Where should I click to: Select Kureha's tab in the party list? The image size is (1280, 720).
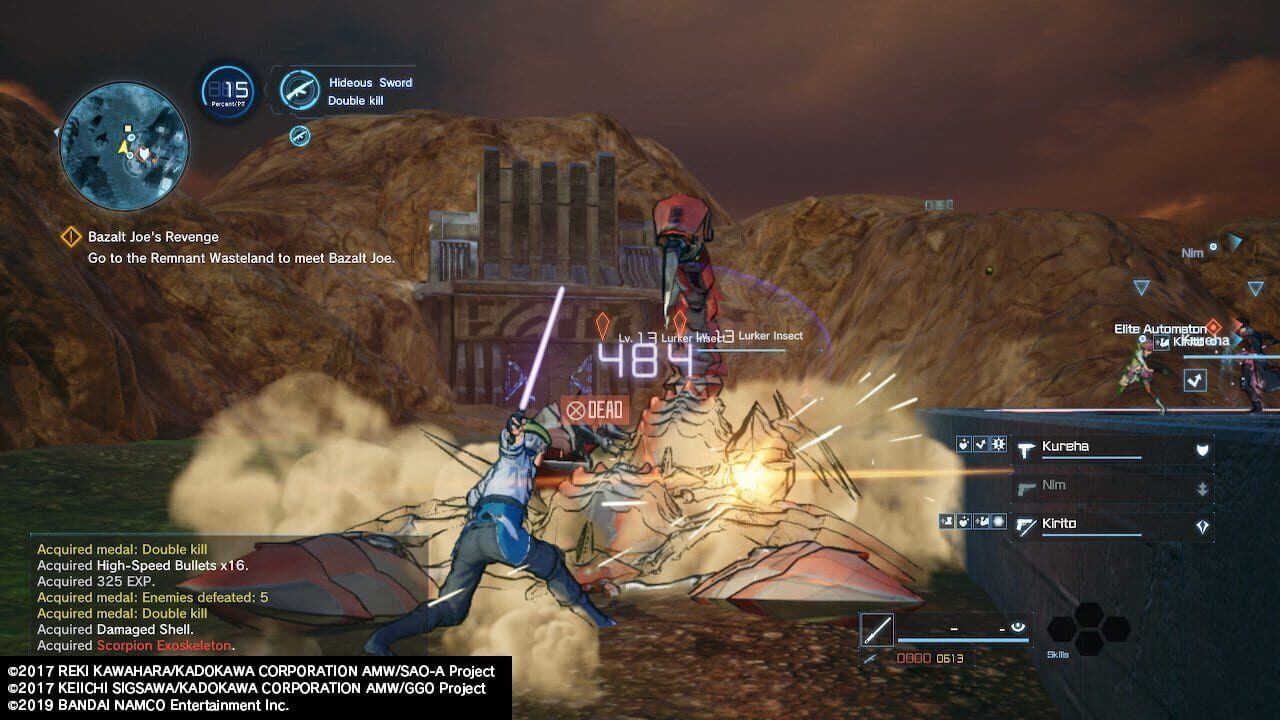click(1064, 446)
